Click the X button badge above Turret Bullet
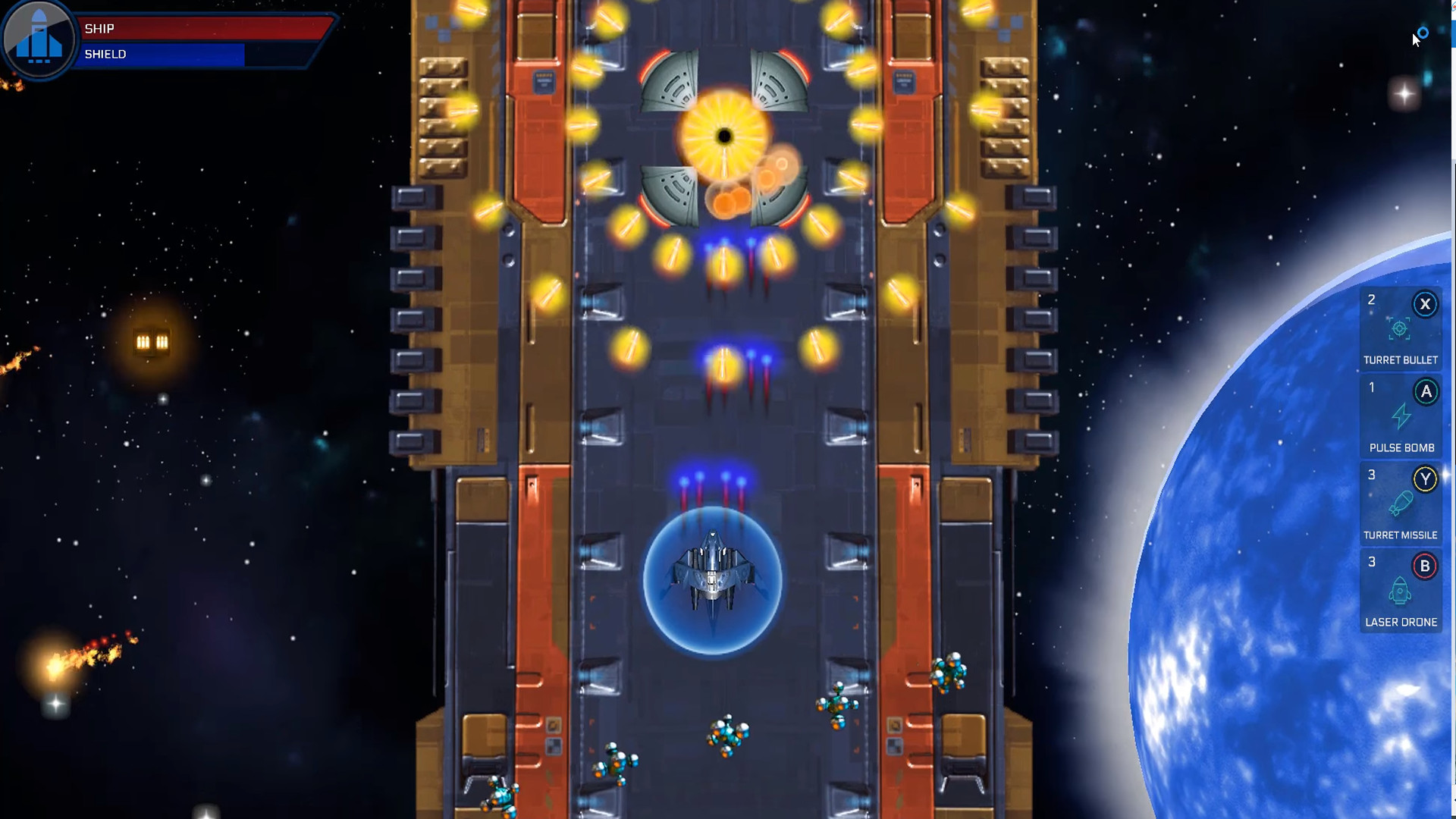Image resolution: width=1456 pixels, height=819 pixels. click(1426, 304)
